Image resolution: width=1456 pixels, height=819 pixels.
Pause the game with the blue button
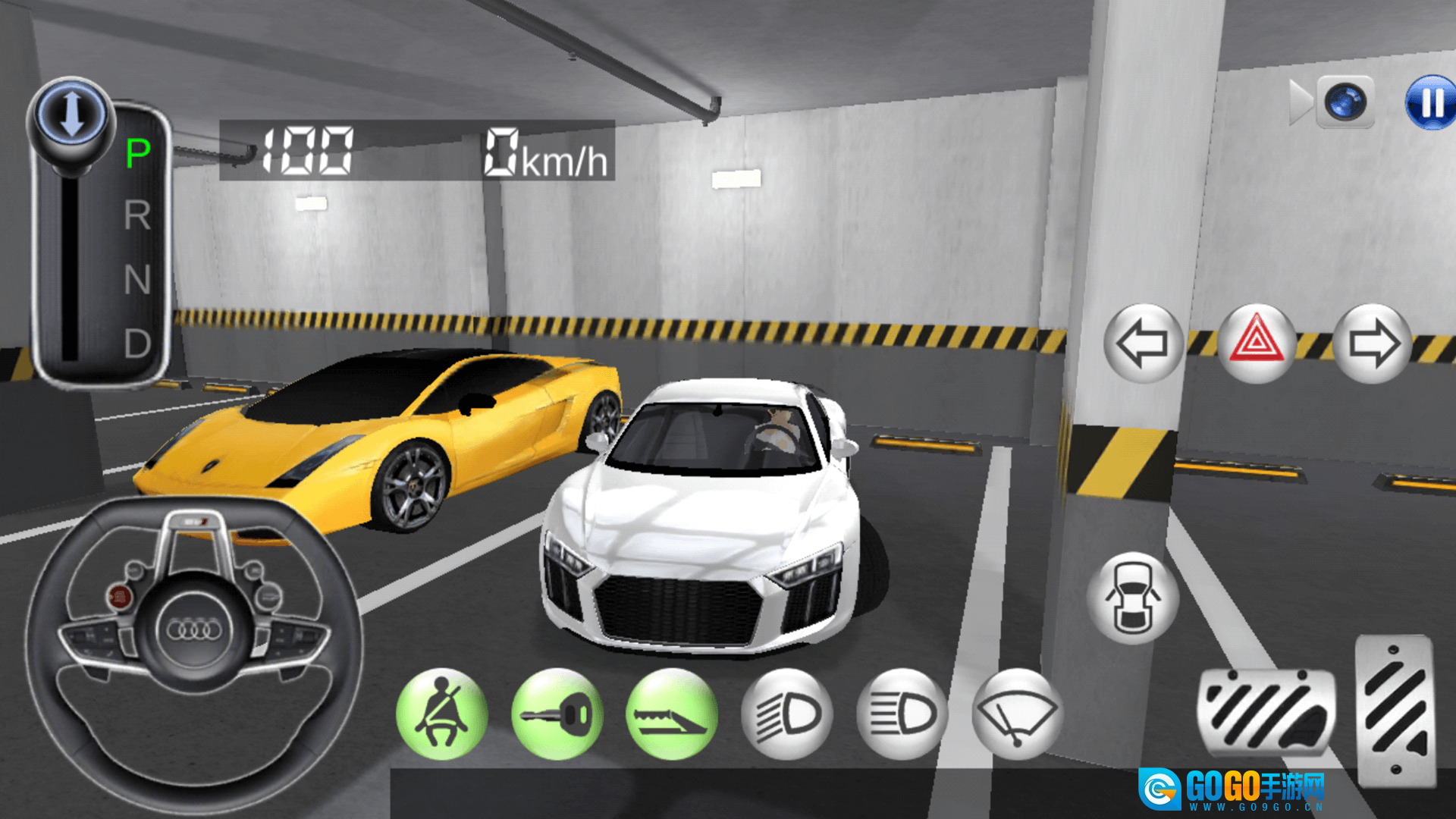point(1432,102)
